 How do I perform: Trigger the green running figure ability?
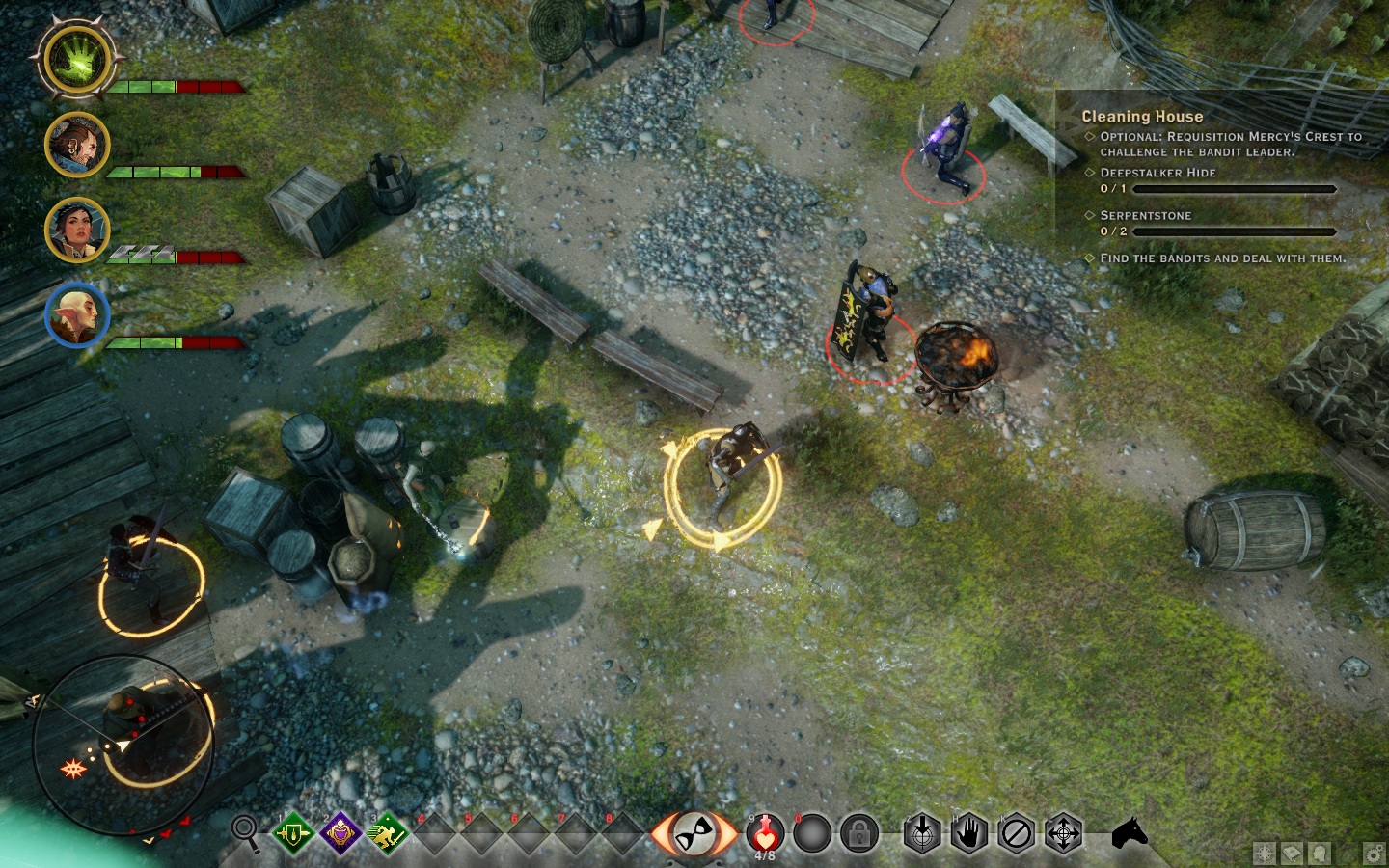coord(388,833)
